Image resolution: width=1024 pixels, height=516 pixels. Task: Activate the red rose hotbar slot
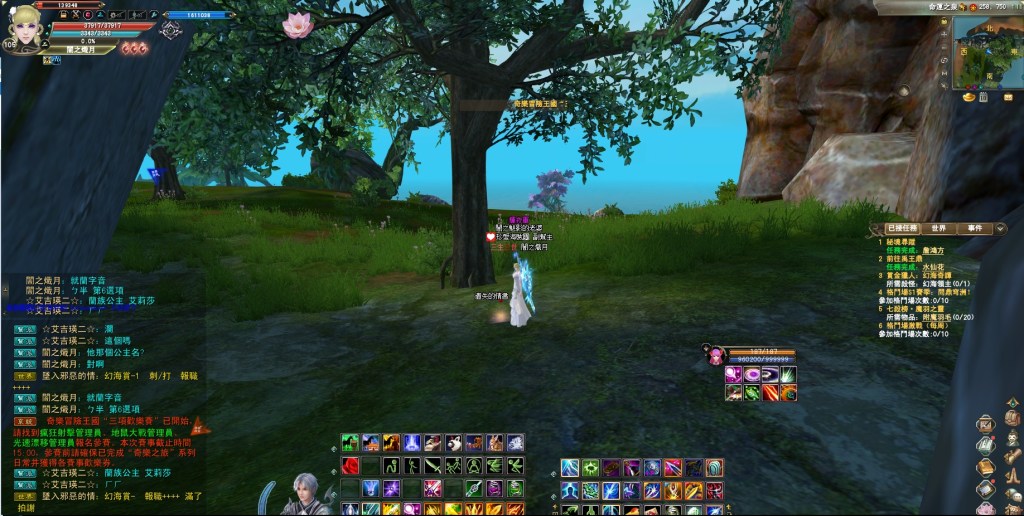click(x=350, y=465)
